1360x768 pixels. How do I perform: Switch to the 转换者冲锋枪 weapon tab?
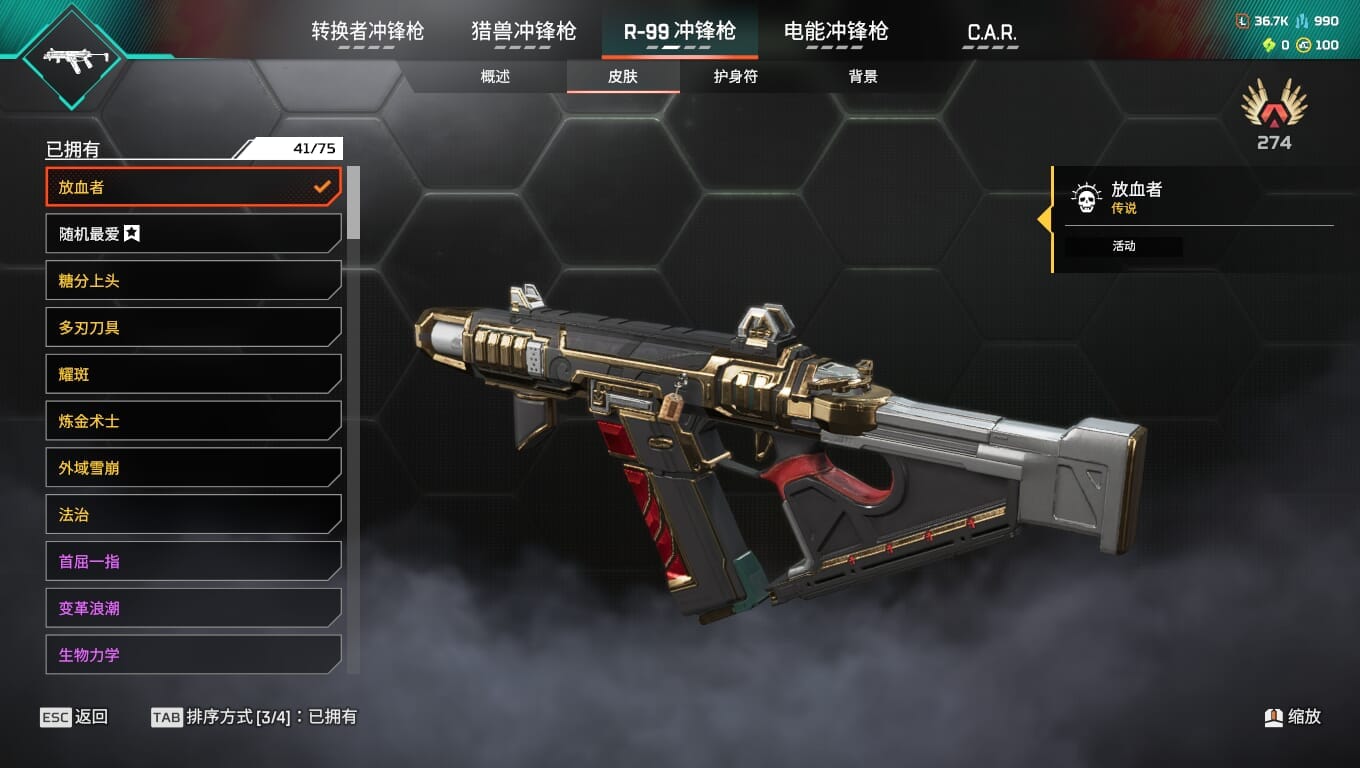[x=367, y=32]
